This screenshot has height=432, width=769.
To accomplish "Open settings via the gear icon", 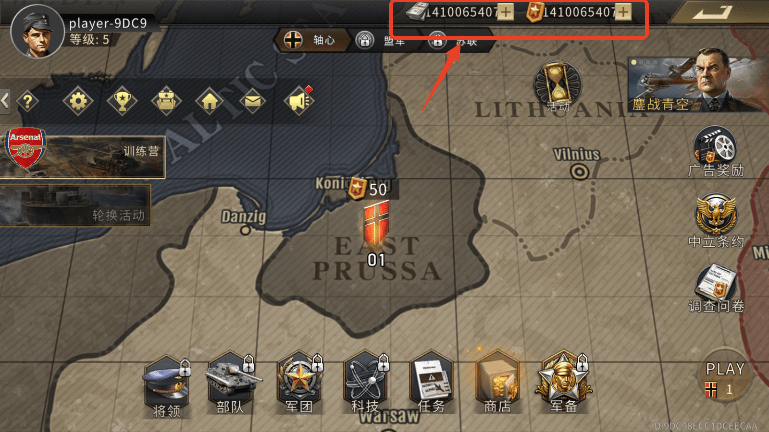I will (x=78, y=100).
